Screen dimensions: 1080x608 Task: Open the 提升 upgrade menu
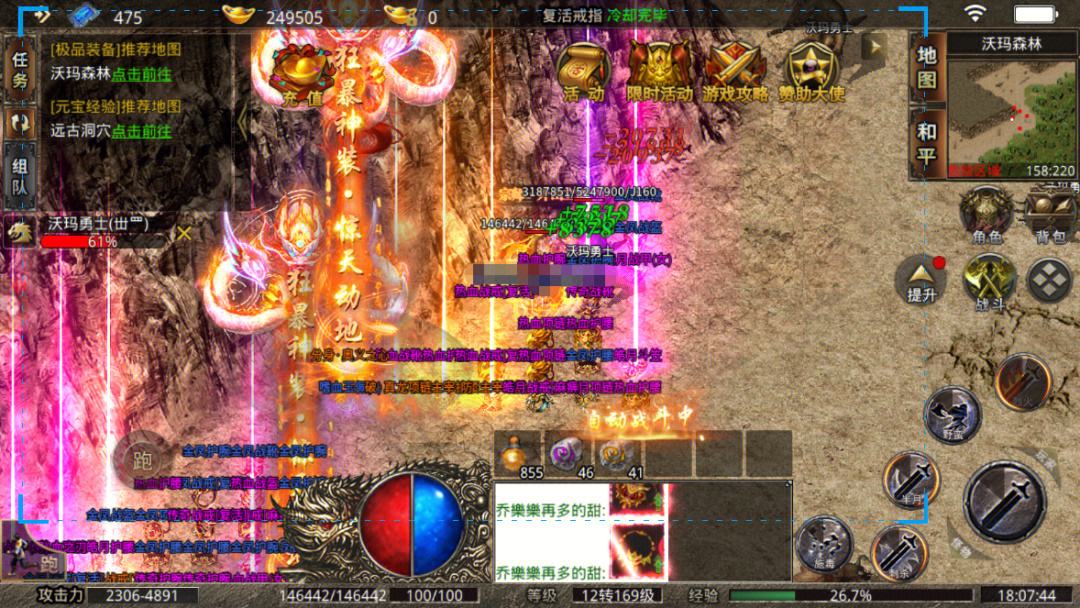pyautogui.click(x=921, y=279)
